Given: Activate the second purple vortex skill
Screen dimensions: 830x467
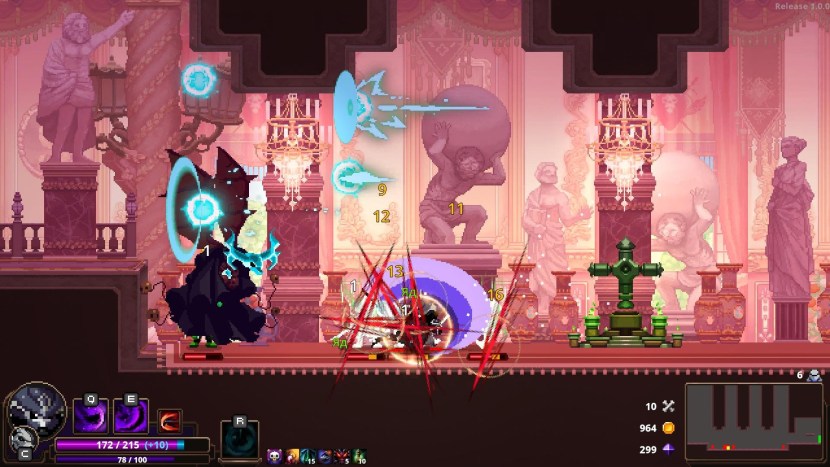Looking at the screenshot, I should [130, 415].
